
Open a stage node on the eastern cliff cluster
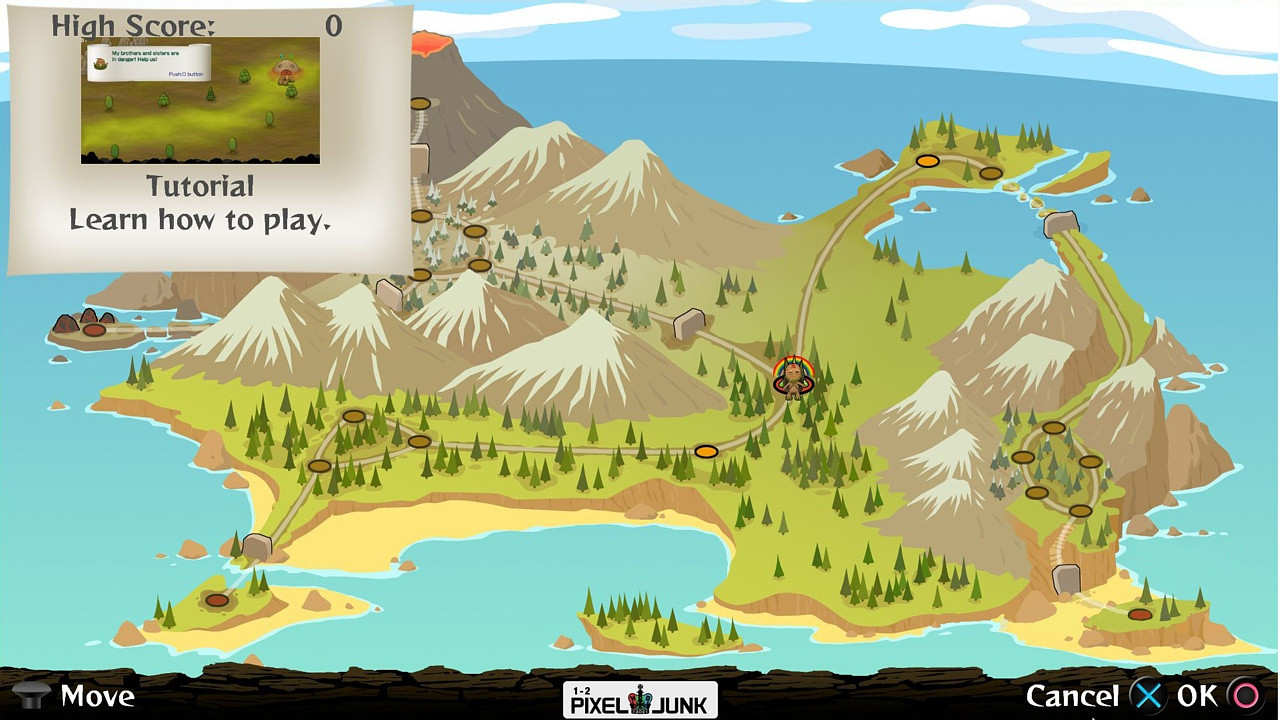tap(1055, 425)
